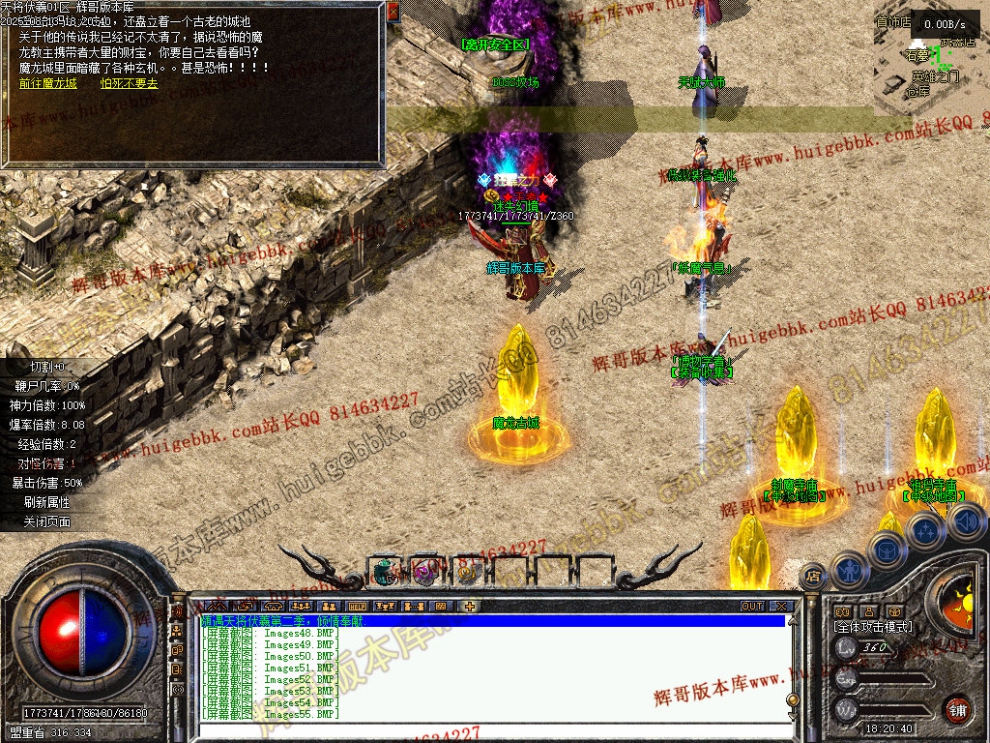
Task: Open the minimap in the corner
Action: click(930, 60)
